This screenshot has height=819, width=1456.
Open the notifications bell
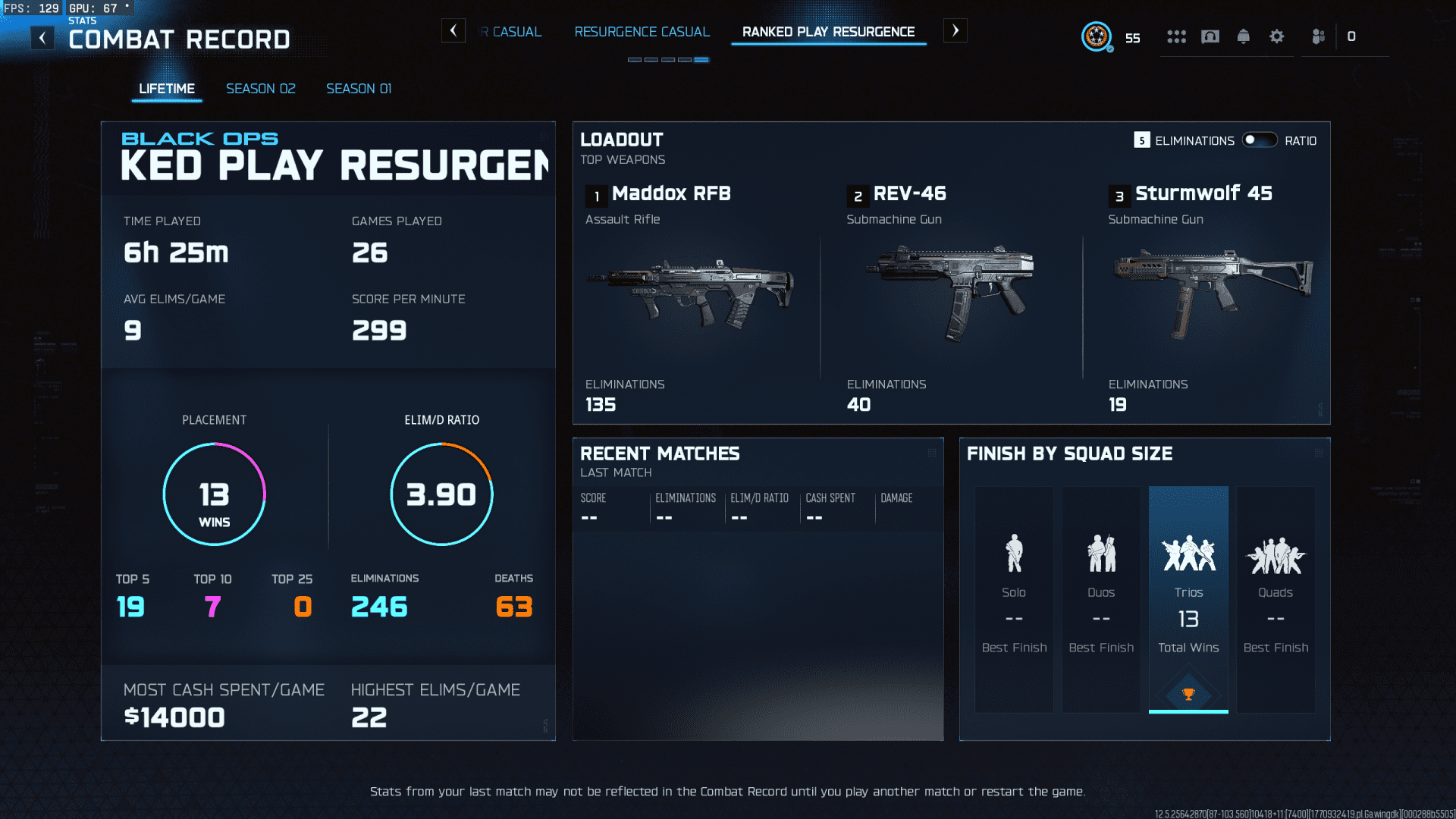point(1244,36)
